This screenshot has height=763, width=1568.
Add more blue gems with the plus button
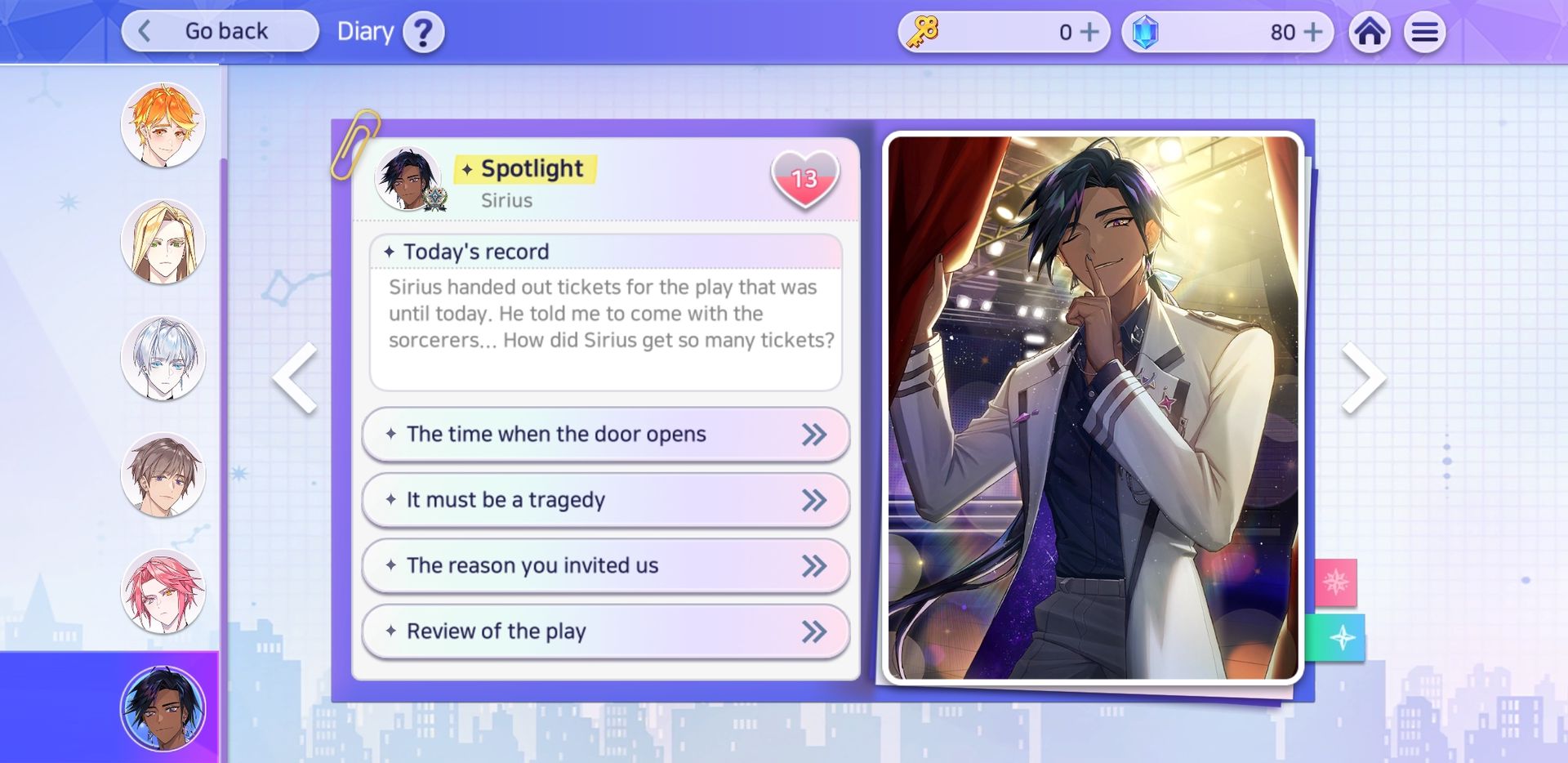click(x=1312, y=32)
